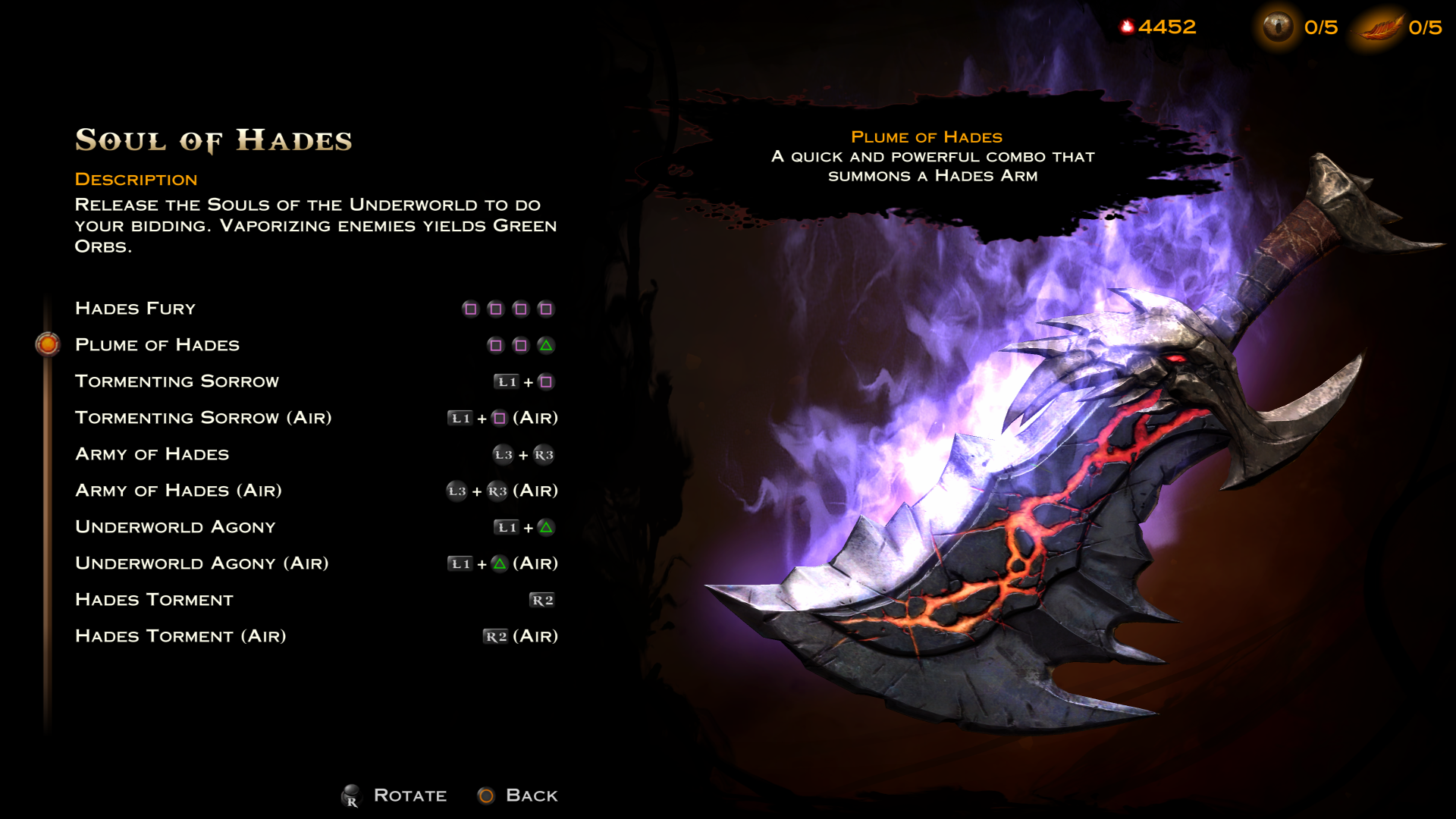Select Underworld Agony (Air) entry
1456x819 pixels.
202,563
